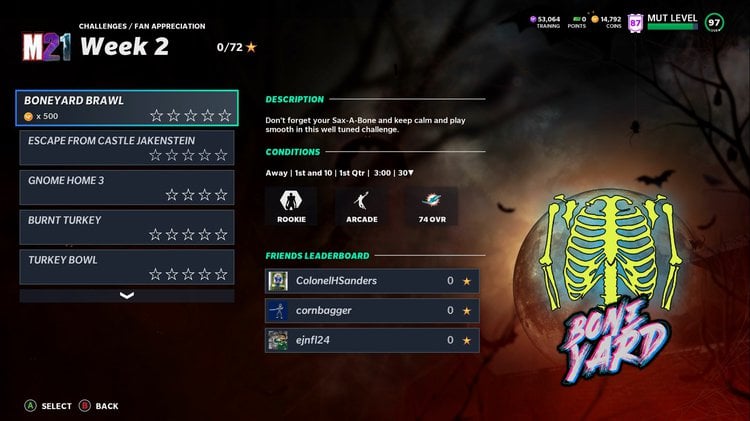Expand the challenge list with down chevron
Image resolution: width=750 pixels, height=421 pixels.
127,295
